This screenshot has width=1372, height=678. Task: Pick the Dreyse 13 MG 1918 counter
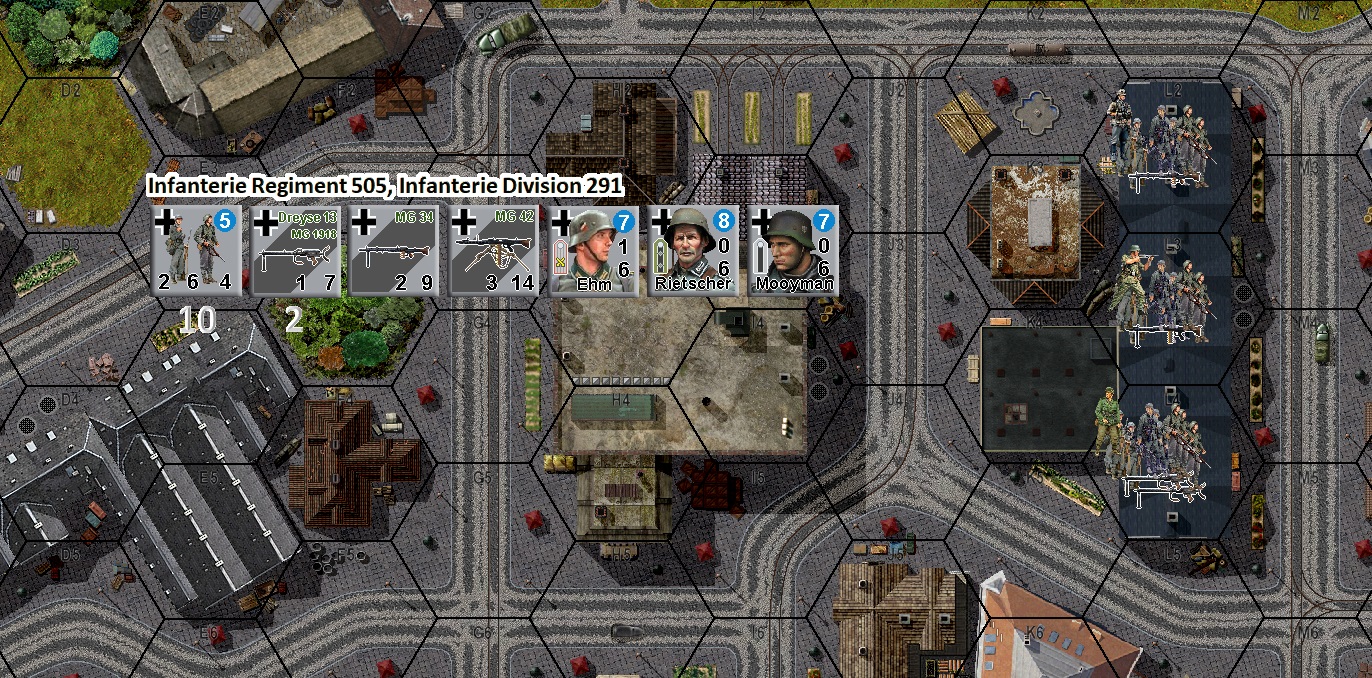pos(296,251)
